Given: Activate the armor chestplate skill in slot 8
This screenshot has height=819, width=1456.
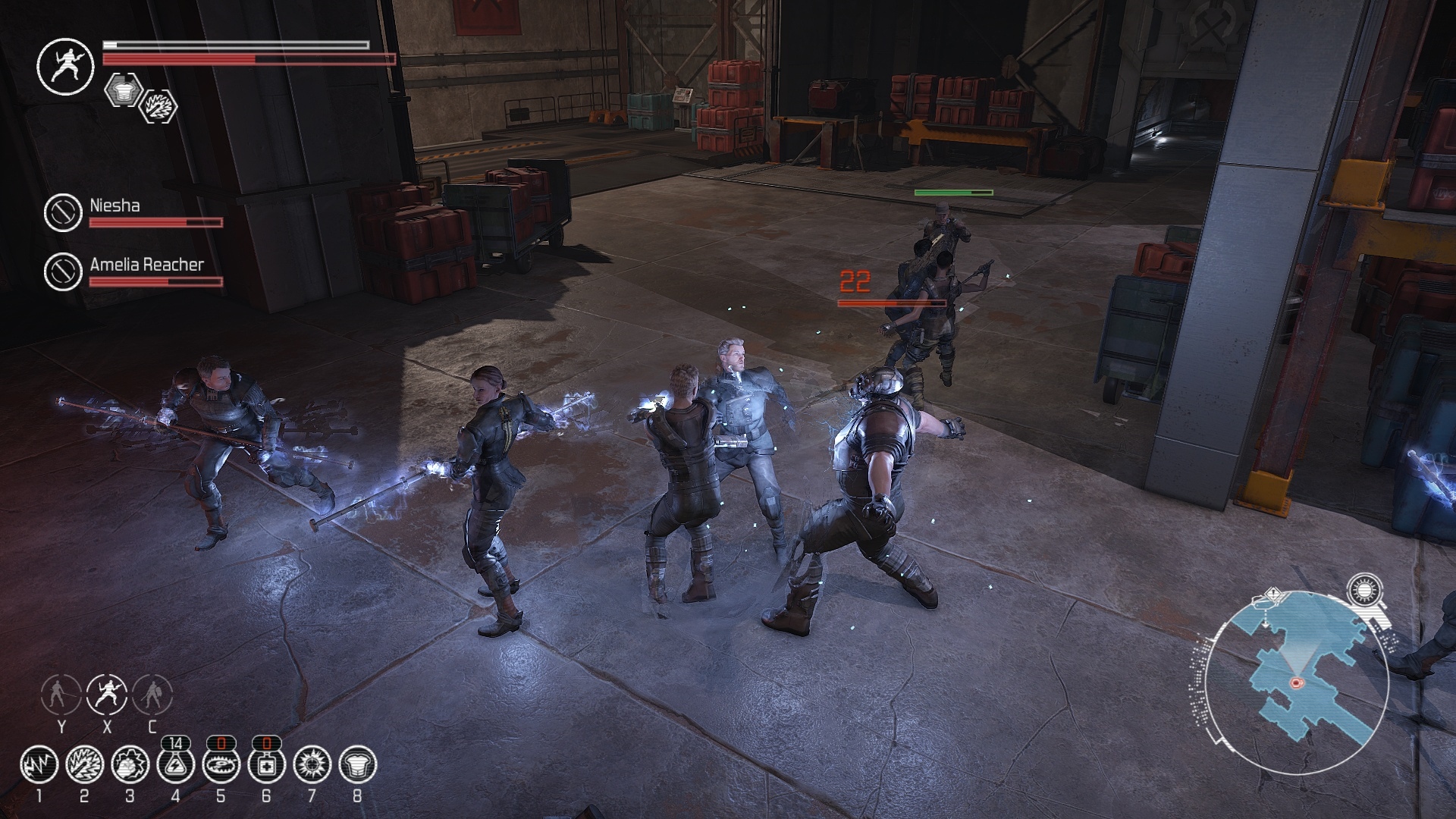Looking at the screenshot, I should coord(357,765).
